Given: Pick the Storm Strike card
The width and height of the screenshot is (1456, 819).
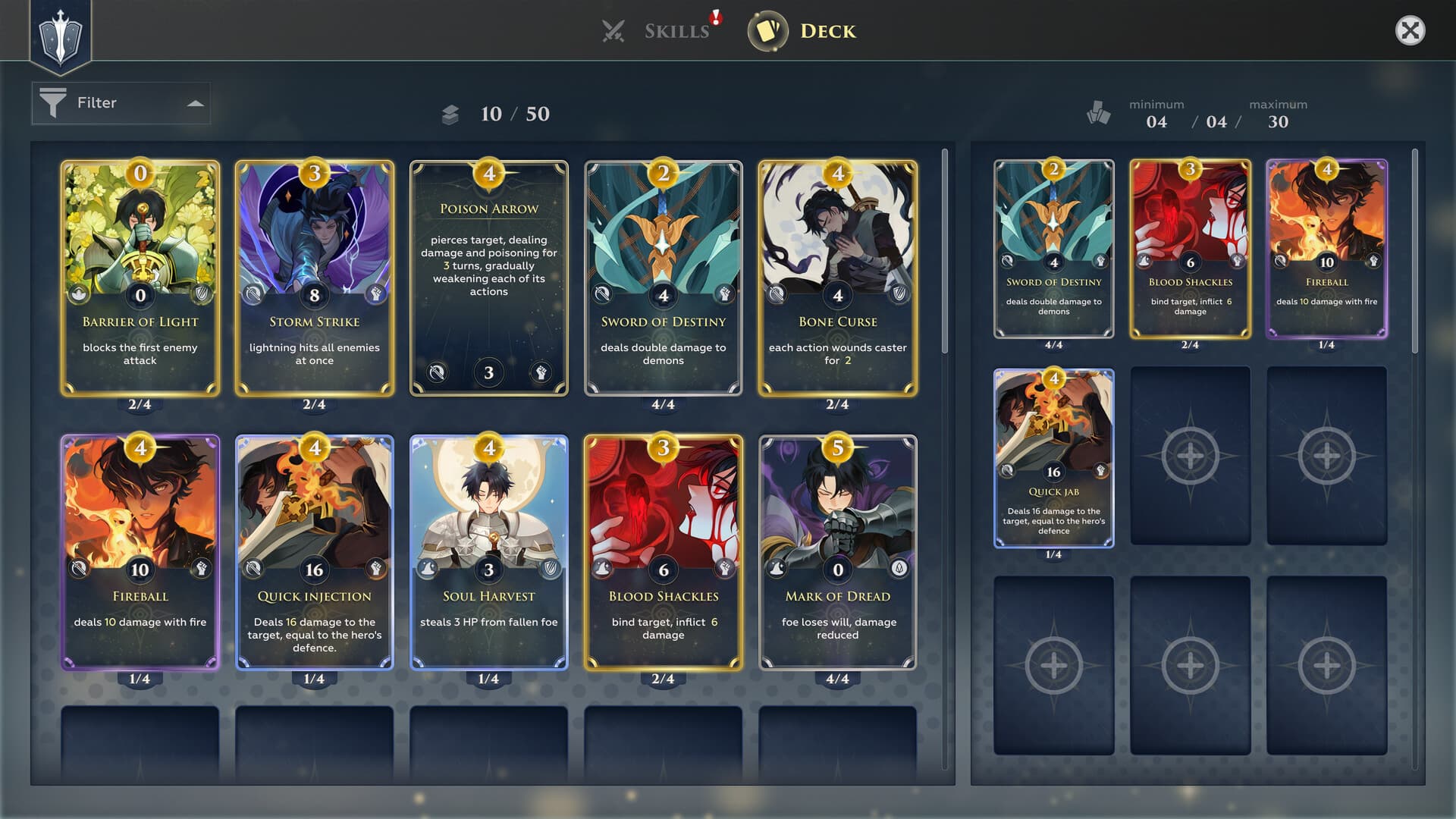Looking at the screenshot, I should (315, 278).
